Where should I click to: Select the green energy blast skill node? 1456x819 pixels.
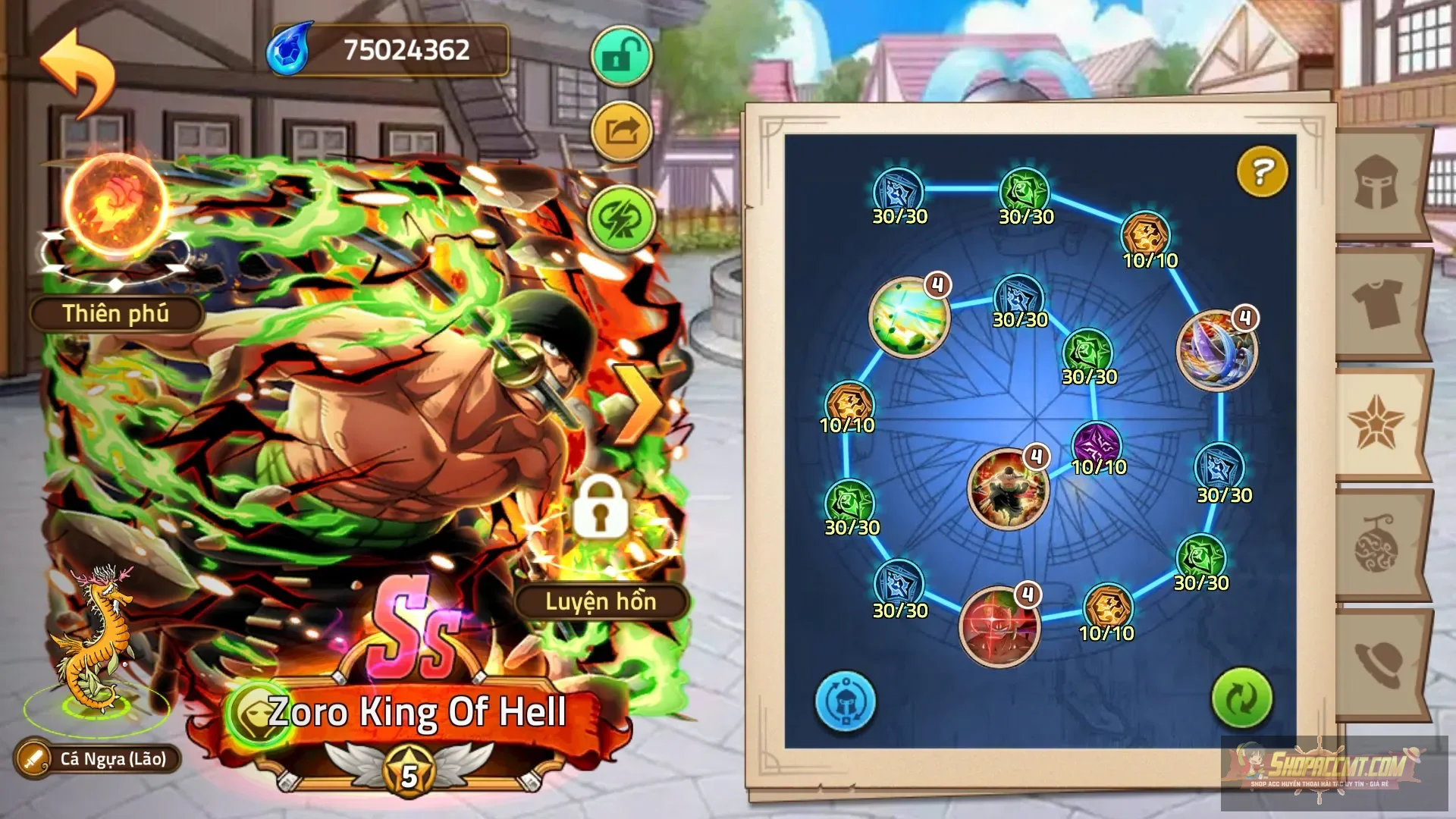click(x=909, y=317)
